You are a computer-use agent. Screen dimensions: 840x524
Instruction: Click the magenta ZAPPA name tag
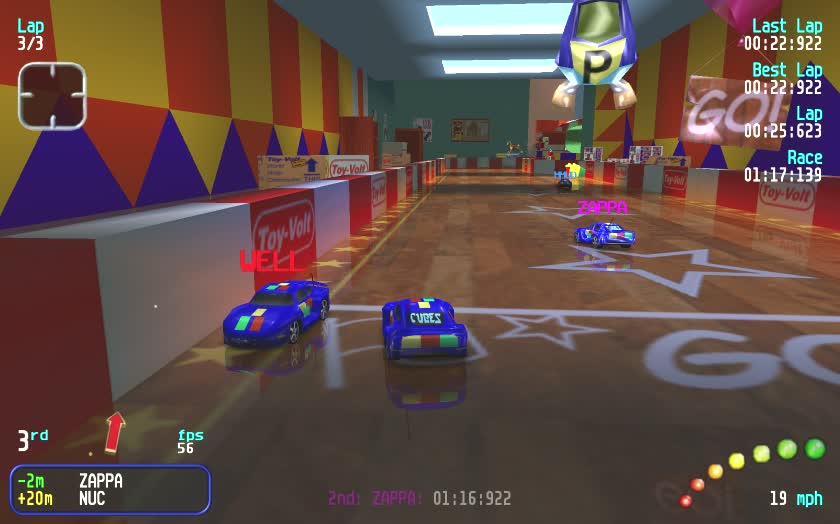pos(603,207)
